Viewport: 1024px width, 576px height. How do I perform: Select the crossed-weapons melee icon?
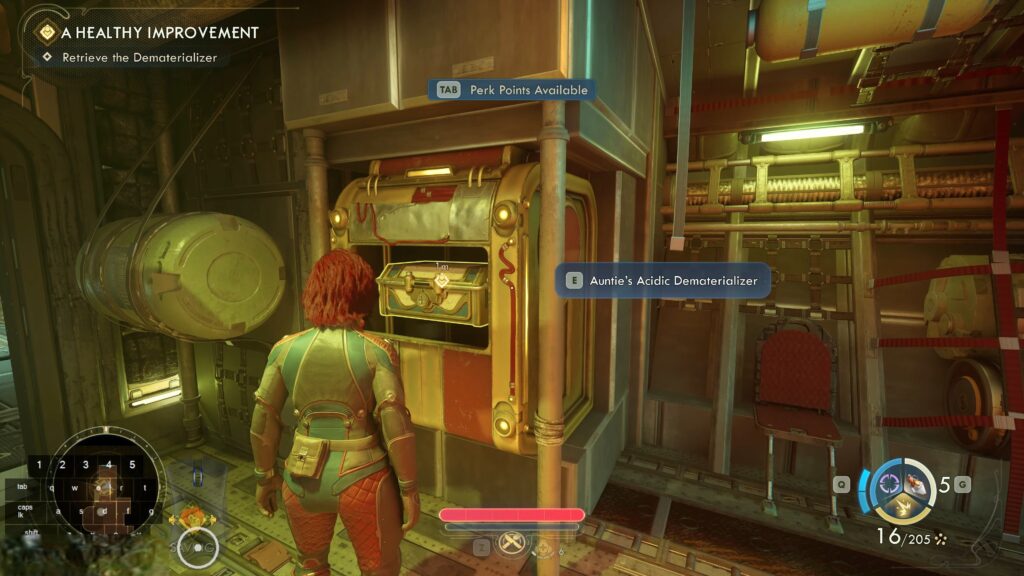512,543
